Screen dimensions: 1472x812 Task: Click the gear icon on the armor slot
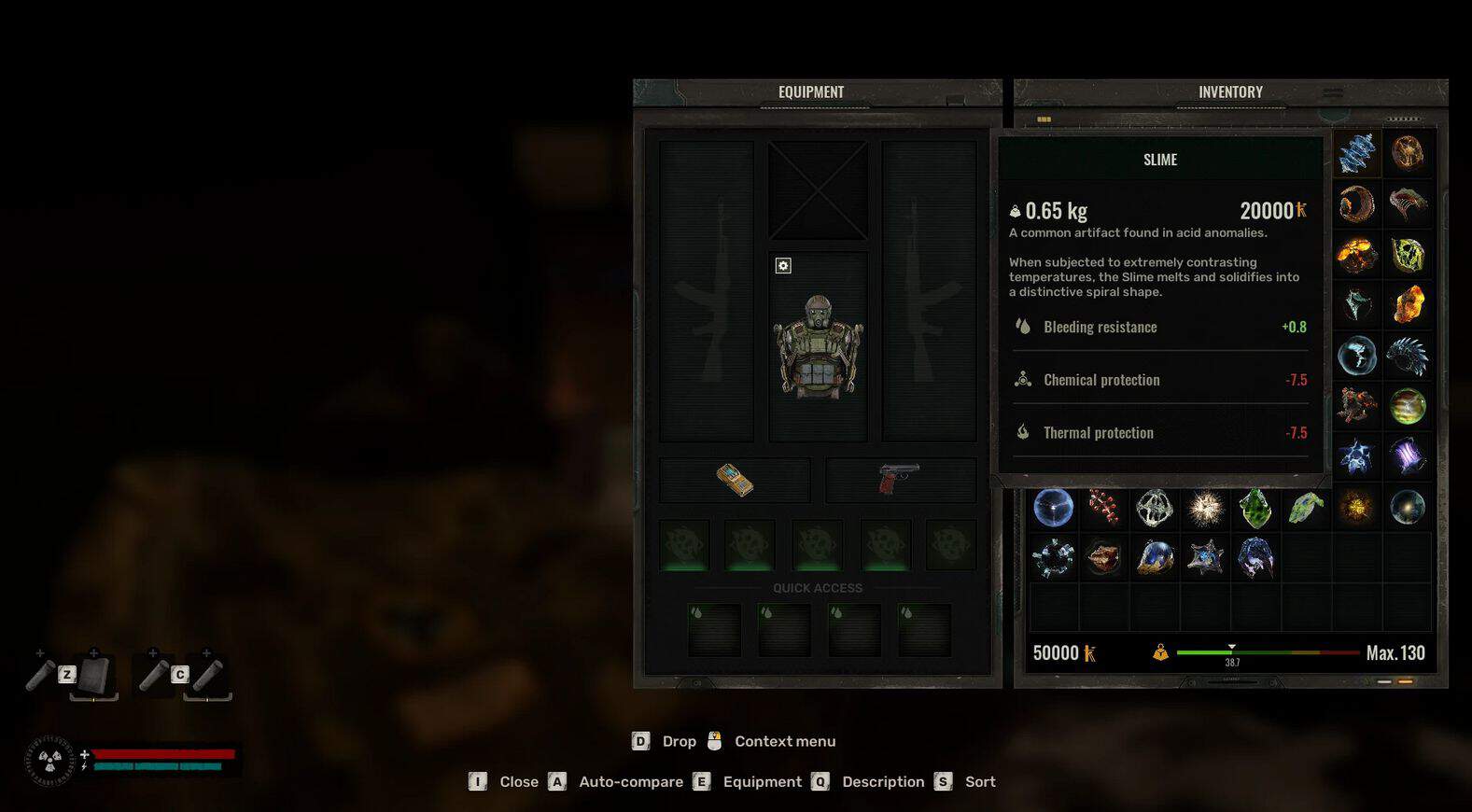point(783,266)
